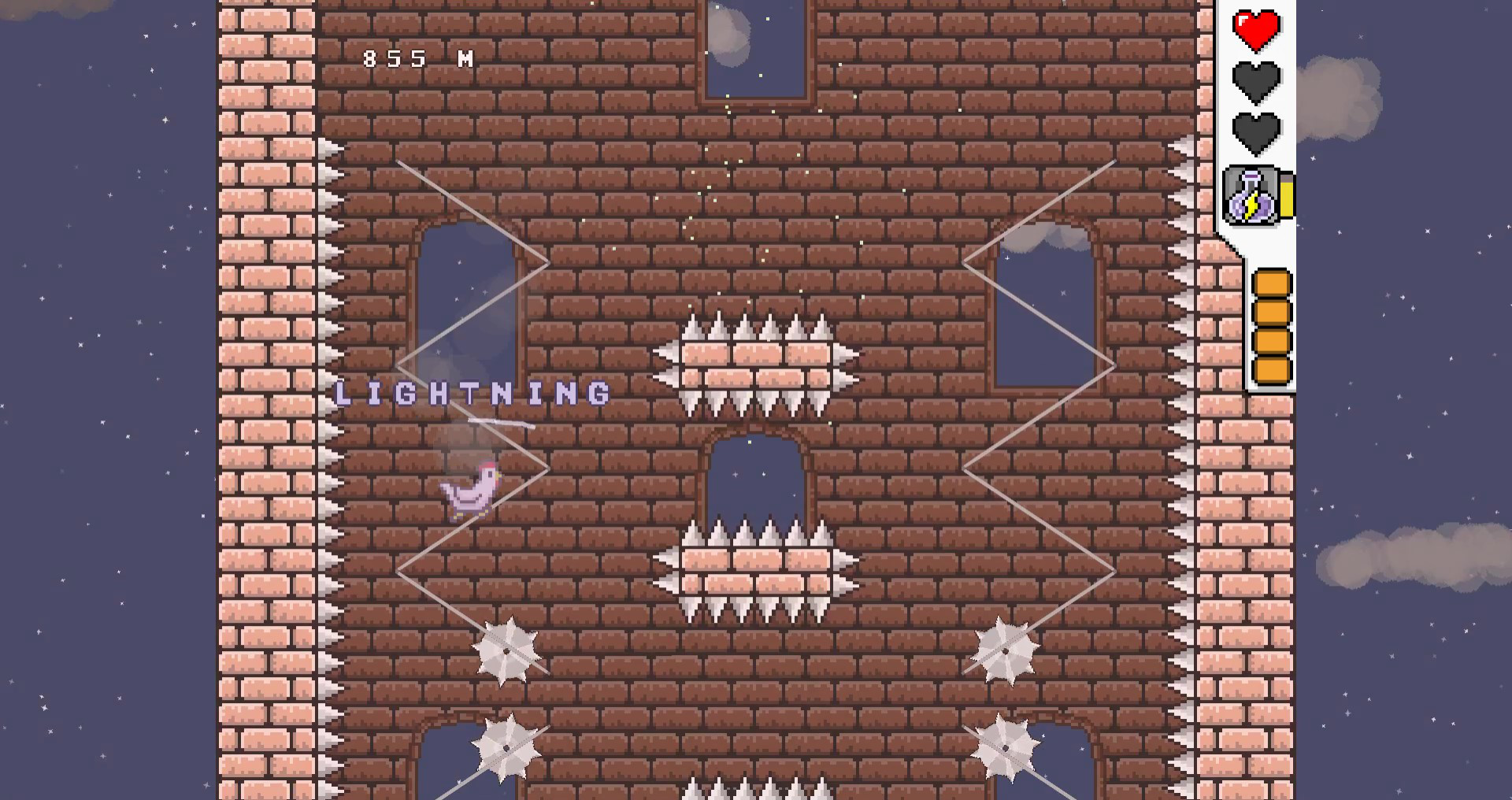
Task: Select the chicken character
Action: (469, 492)
